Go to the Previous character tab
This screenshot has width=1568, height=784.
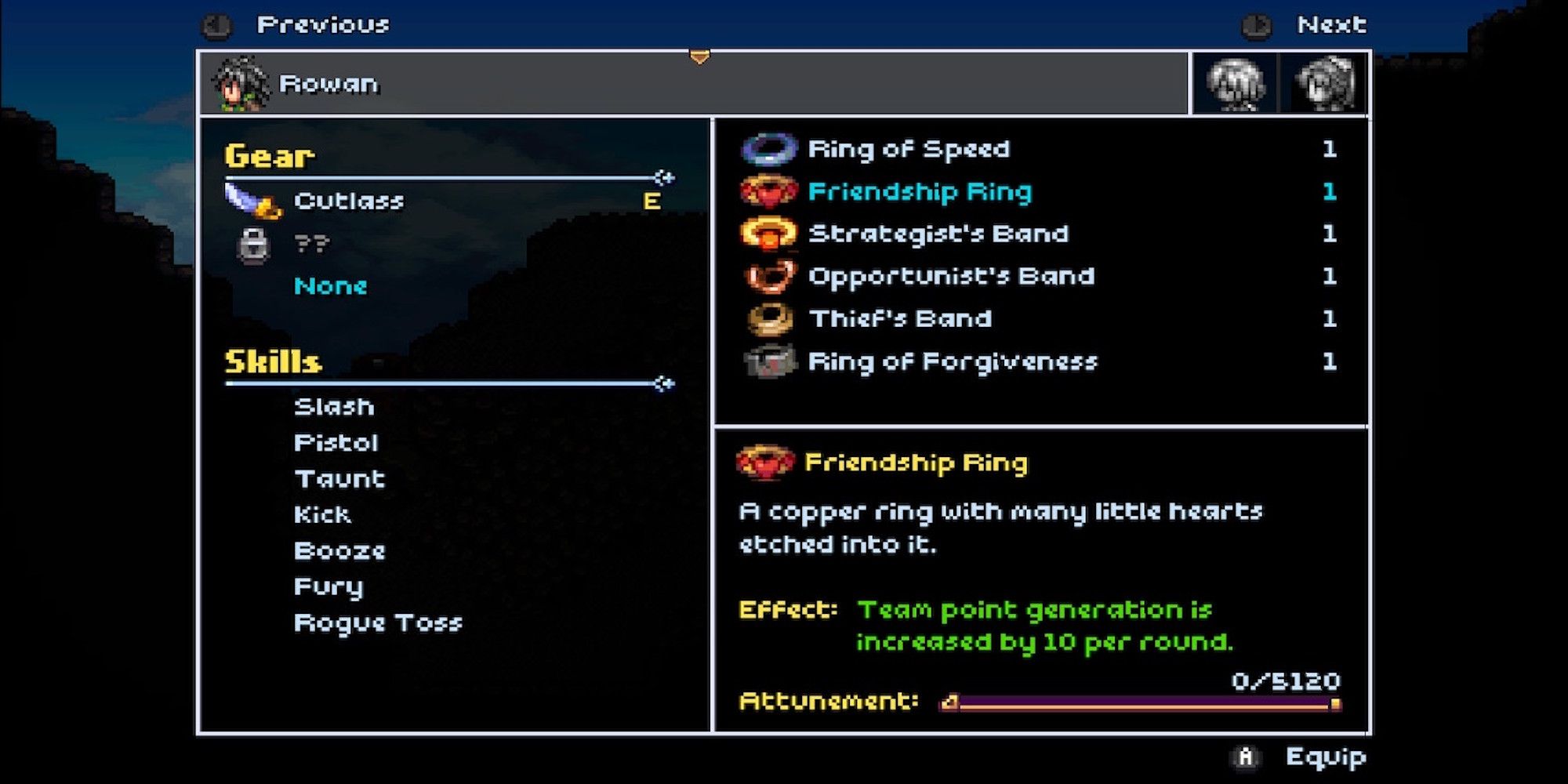pos(298,24)
